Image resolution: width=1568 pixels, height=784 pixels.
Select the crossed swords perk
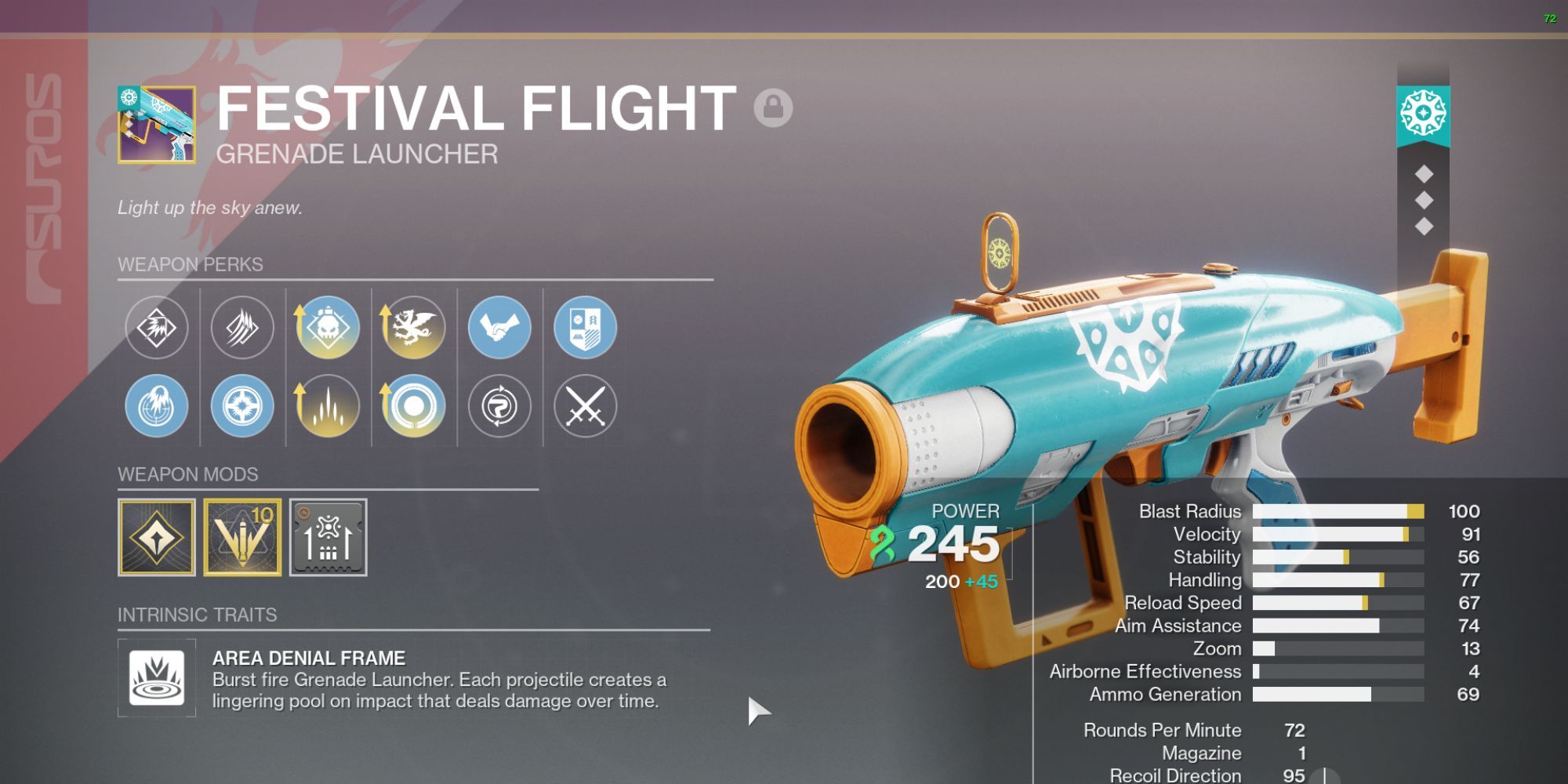click(585, 406)
